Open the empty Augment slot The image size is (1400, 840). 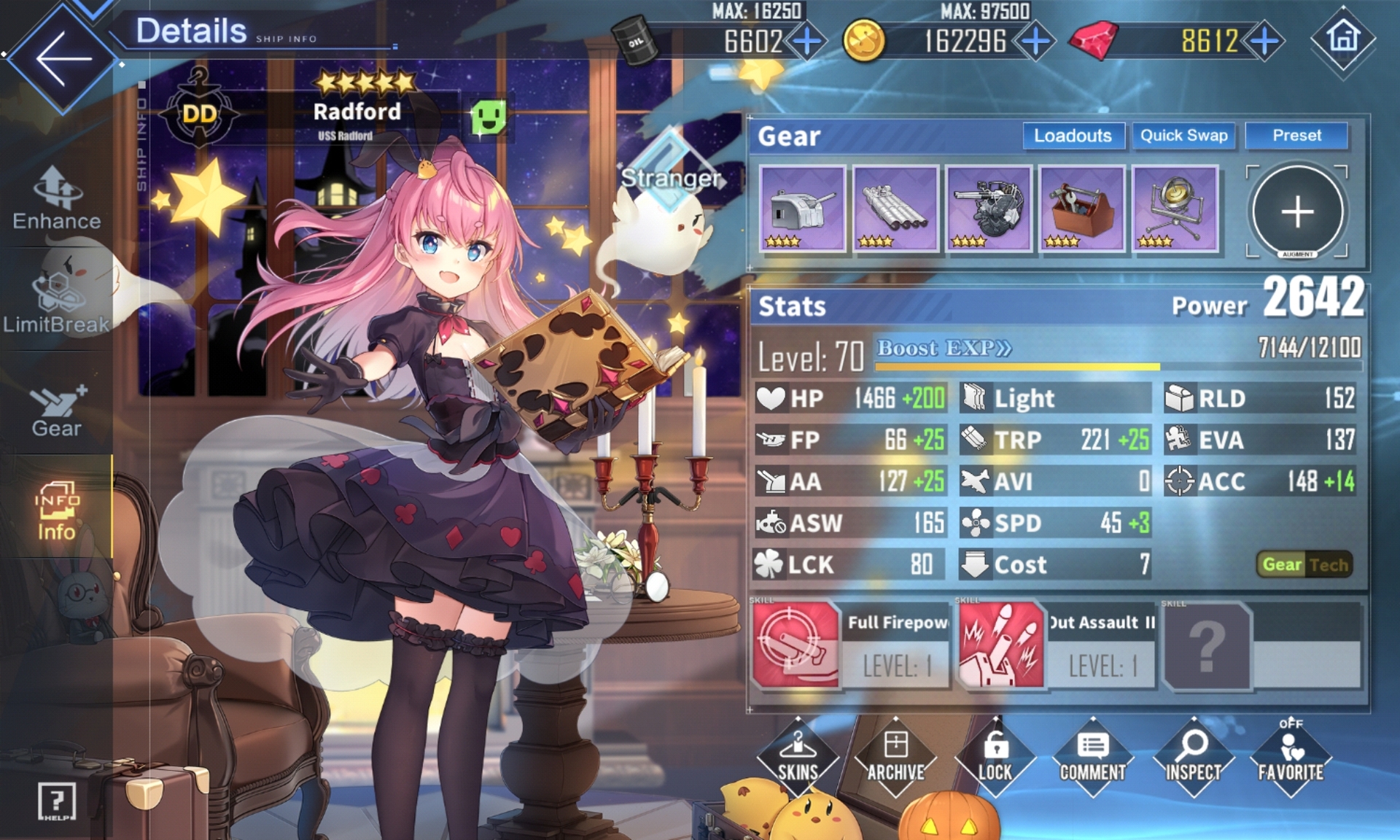(1297, 211)
